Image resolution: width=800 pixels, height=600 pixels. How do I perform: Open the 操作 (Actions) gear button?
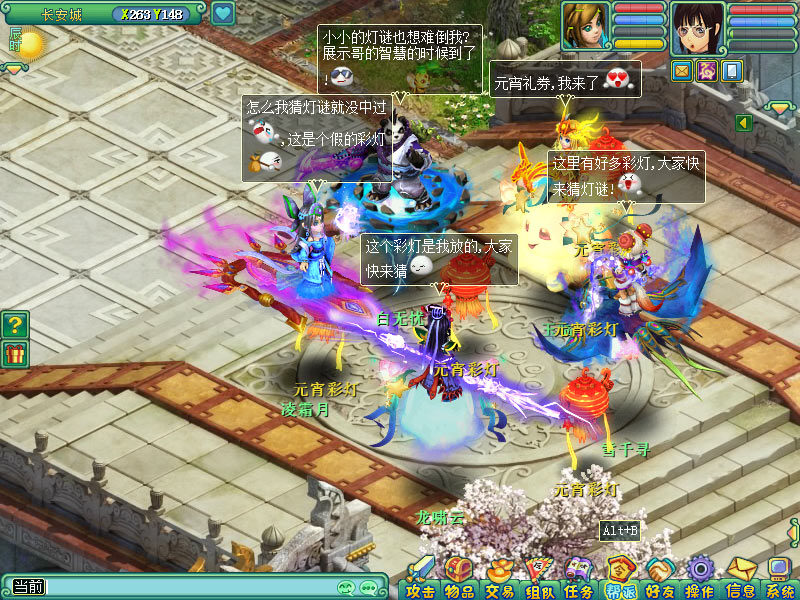coord(699,576)
